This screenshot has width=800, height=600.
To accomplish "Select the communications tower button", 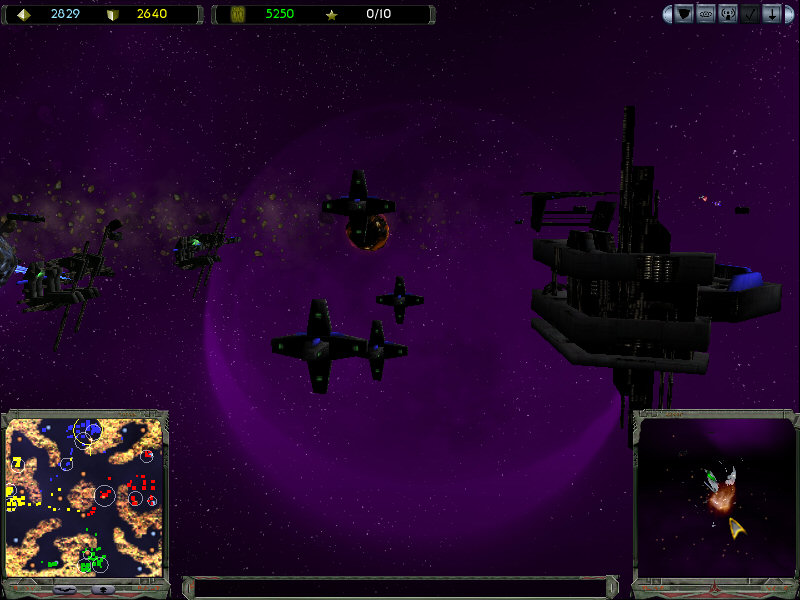I will pyautogui.click(x=728, y=14).
